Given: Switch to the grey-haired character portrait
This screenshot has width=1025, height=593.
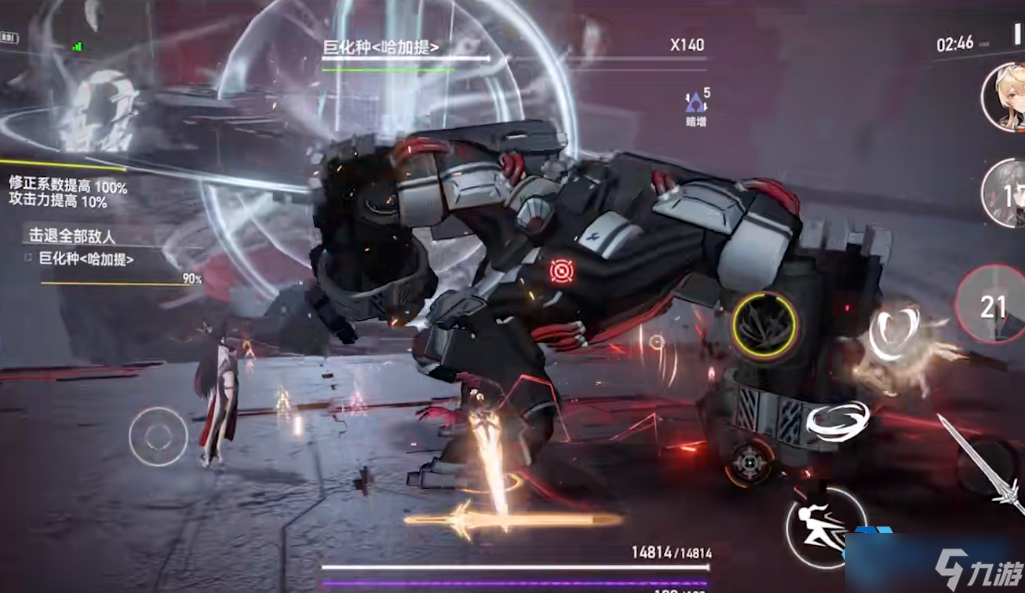Looking at the screenshot, I should click(x=1004, y=191).
